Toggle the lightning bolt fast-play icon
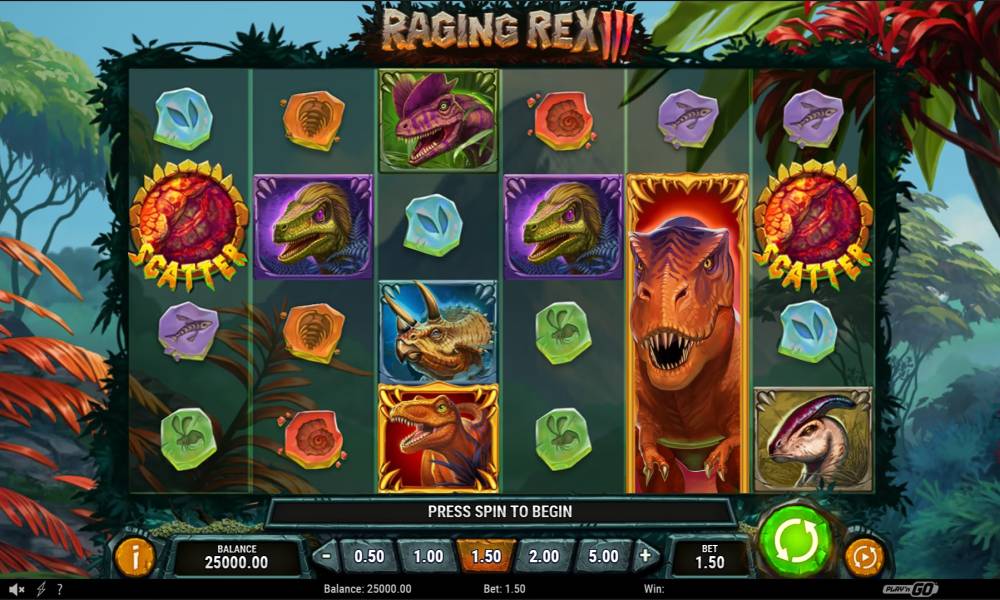1000x600 pixels. click(x=41, y=589)
